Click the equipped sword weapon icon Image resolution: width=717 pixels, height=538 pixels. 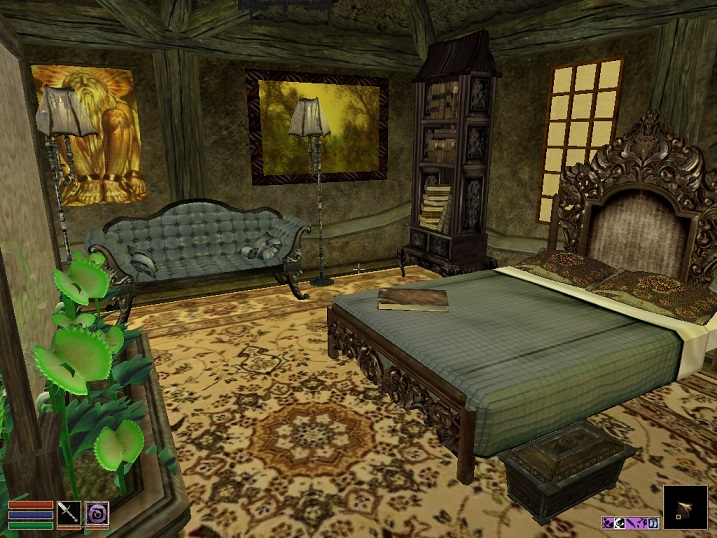69,512
